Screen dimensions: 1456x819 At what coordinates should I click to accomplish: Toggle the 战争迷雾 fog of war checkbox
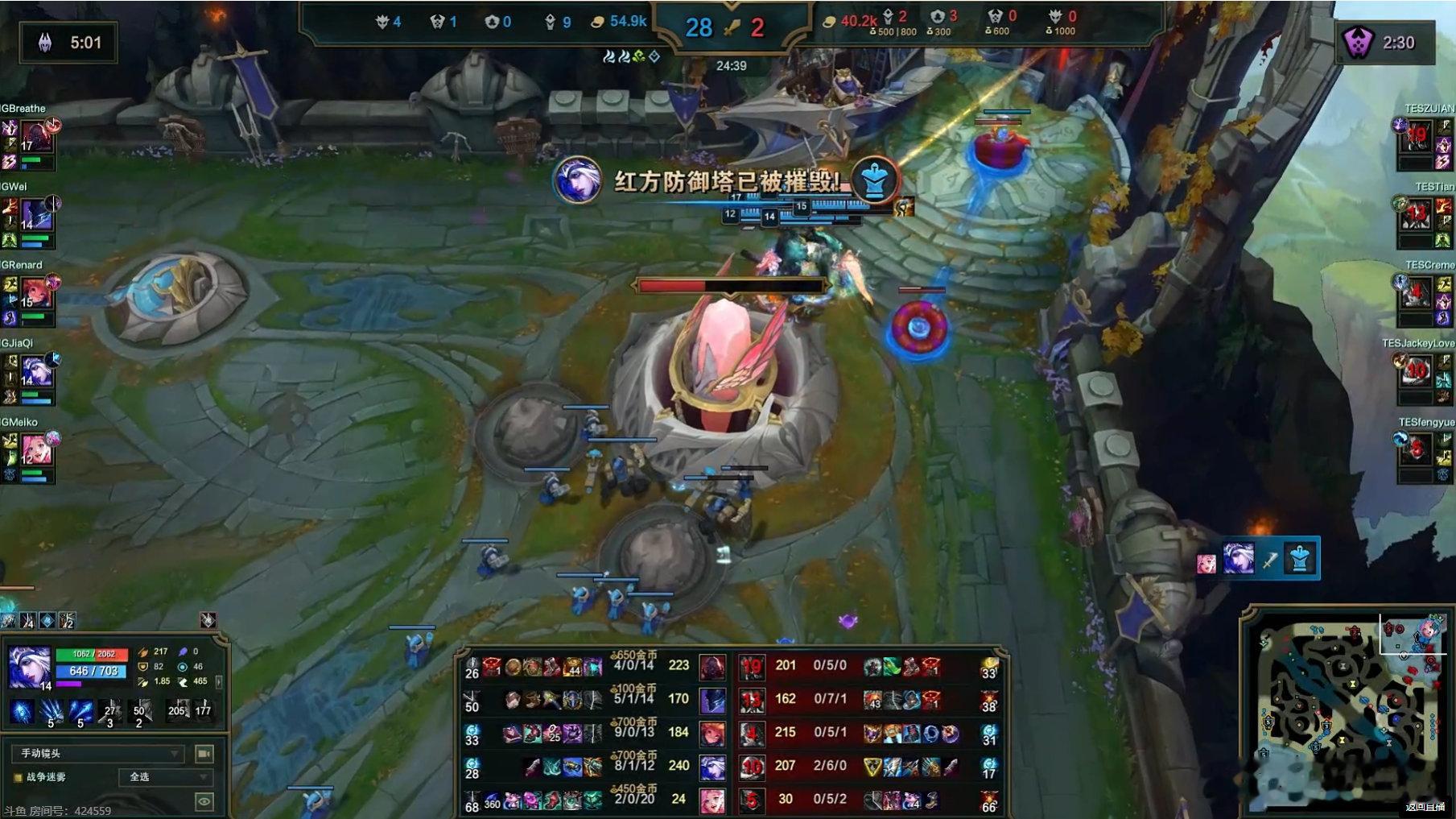coord(18,776)
